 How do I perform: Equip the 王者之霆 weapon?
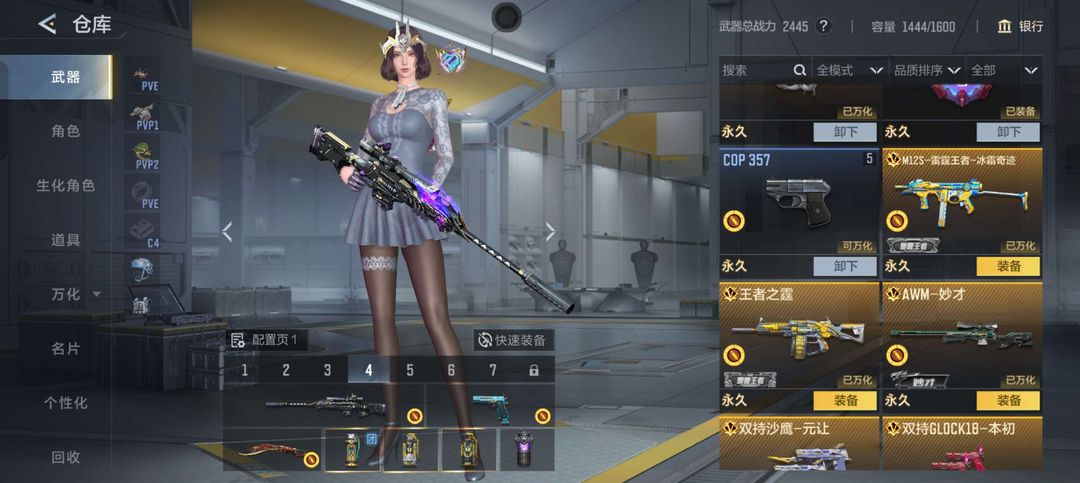(x=845, y=400)
